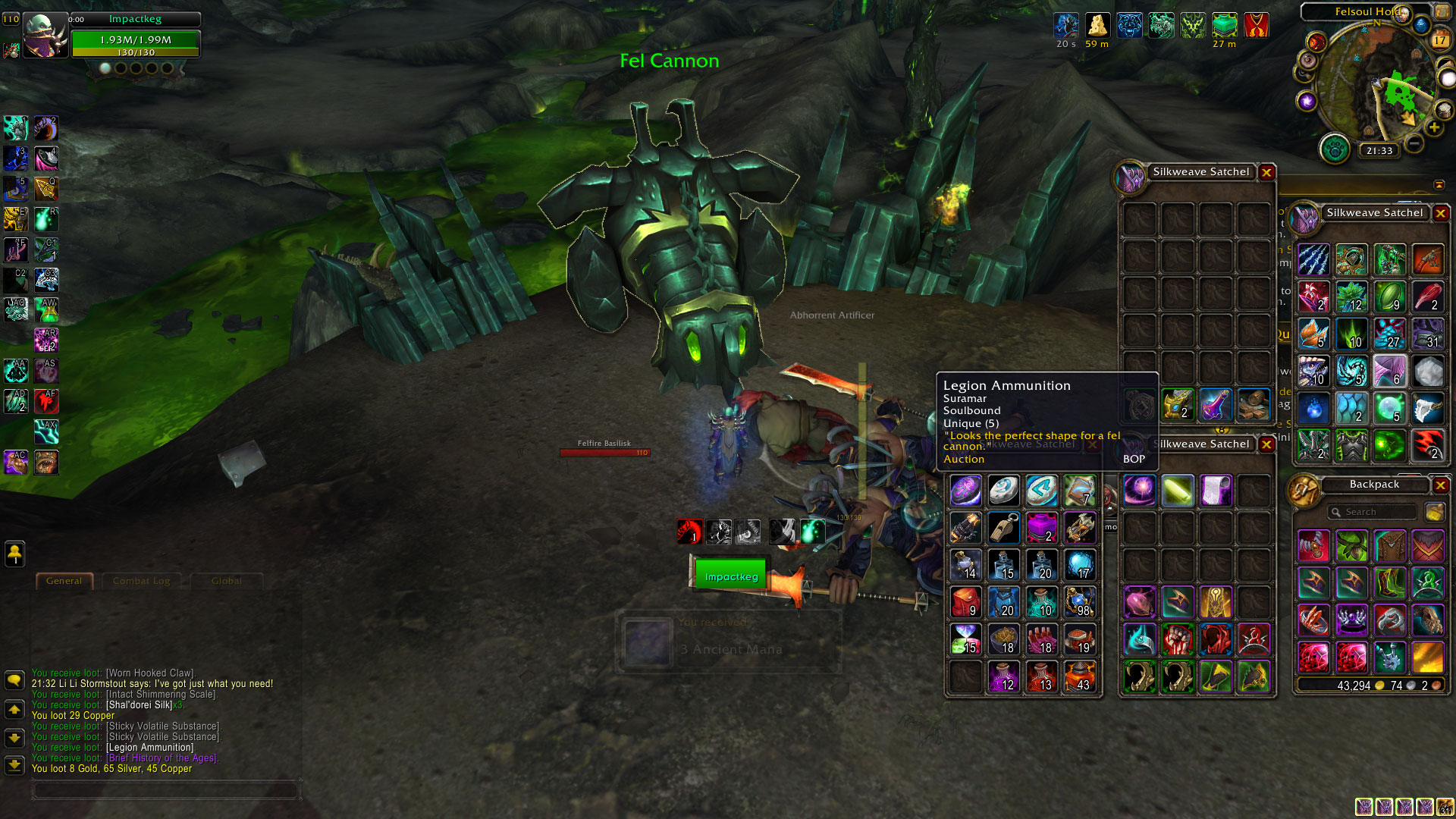Use the bag cleanup broom button
Image resolution: width=1456 pixels, height=819 pixels.
(x=1434, y=513)
